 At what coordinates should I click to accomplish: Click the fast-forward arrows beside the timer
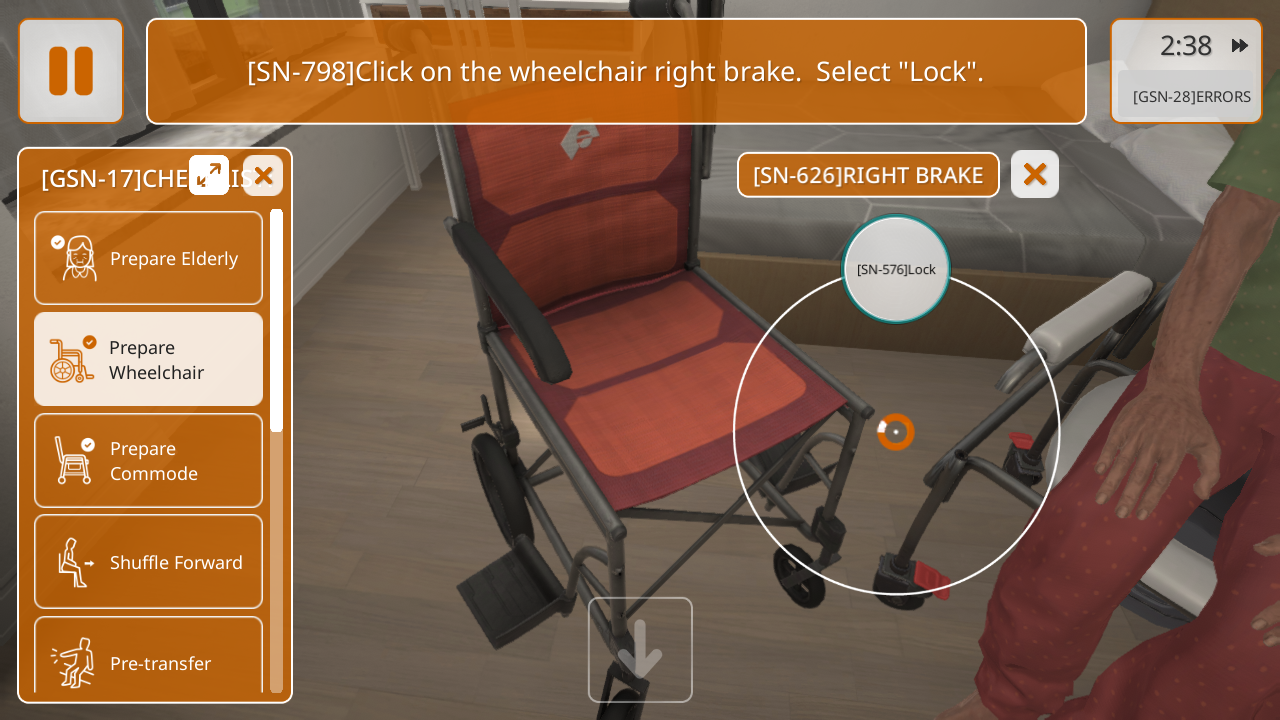pyautogui.click(x=1240, y=46)
